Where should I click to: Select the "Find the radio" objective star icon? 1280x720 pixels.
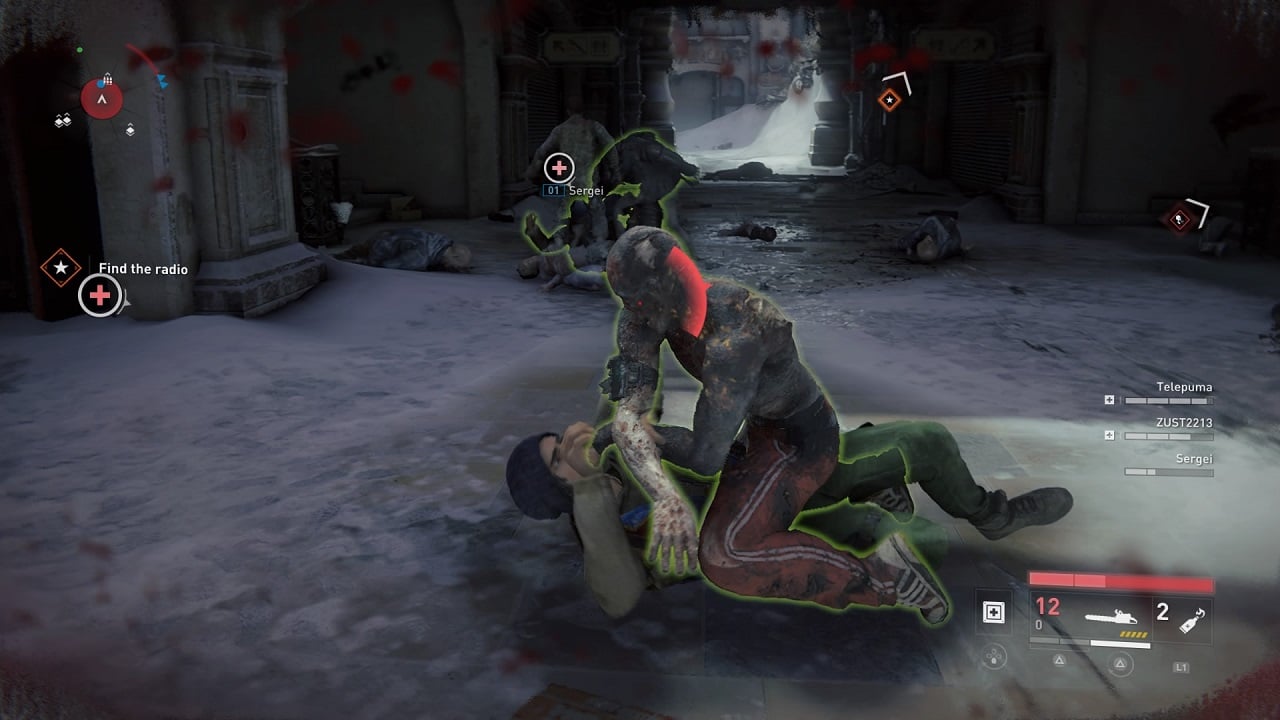(x=61, y=268)
